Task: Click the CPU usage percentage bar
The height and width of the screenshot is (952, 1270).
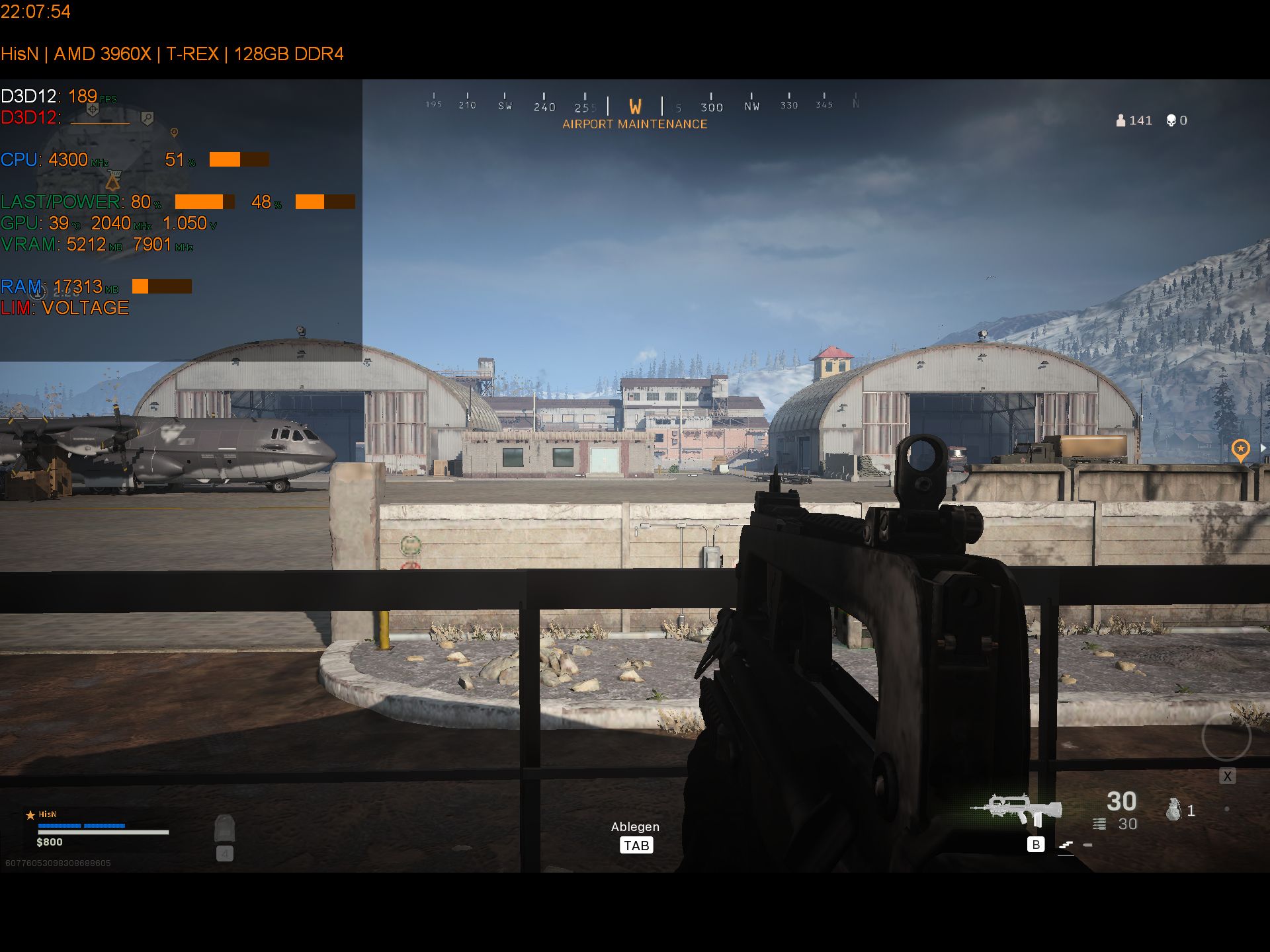Action: 239,160
